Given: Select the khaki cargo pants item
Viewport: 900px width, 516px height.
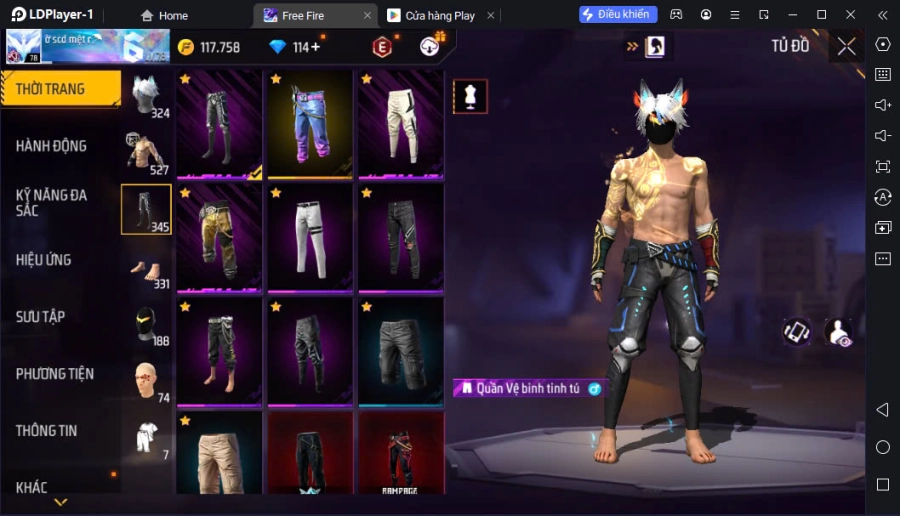Looking at the screenshot, I should pos(219,453).
